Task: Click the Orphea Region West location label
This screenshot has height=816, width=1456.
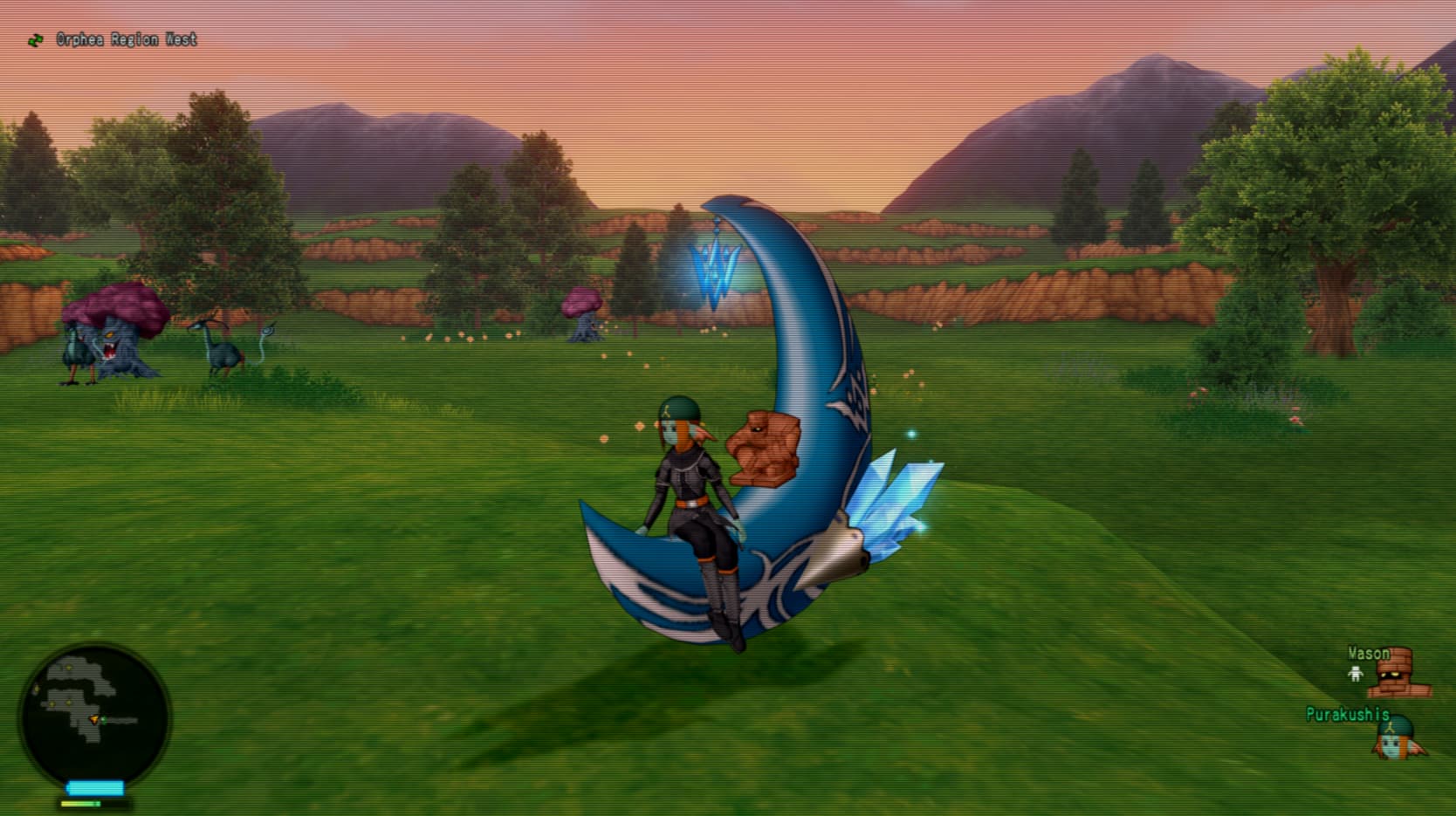Action: click(126, 39)
